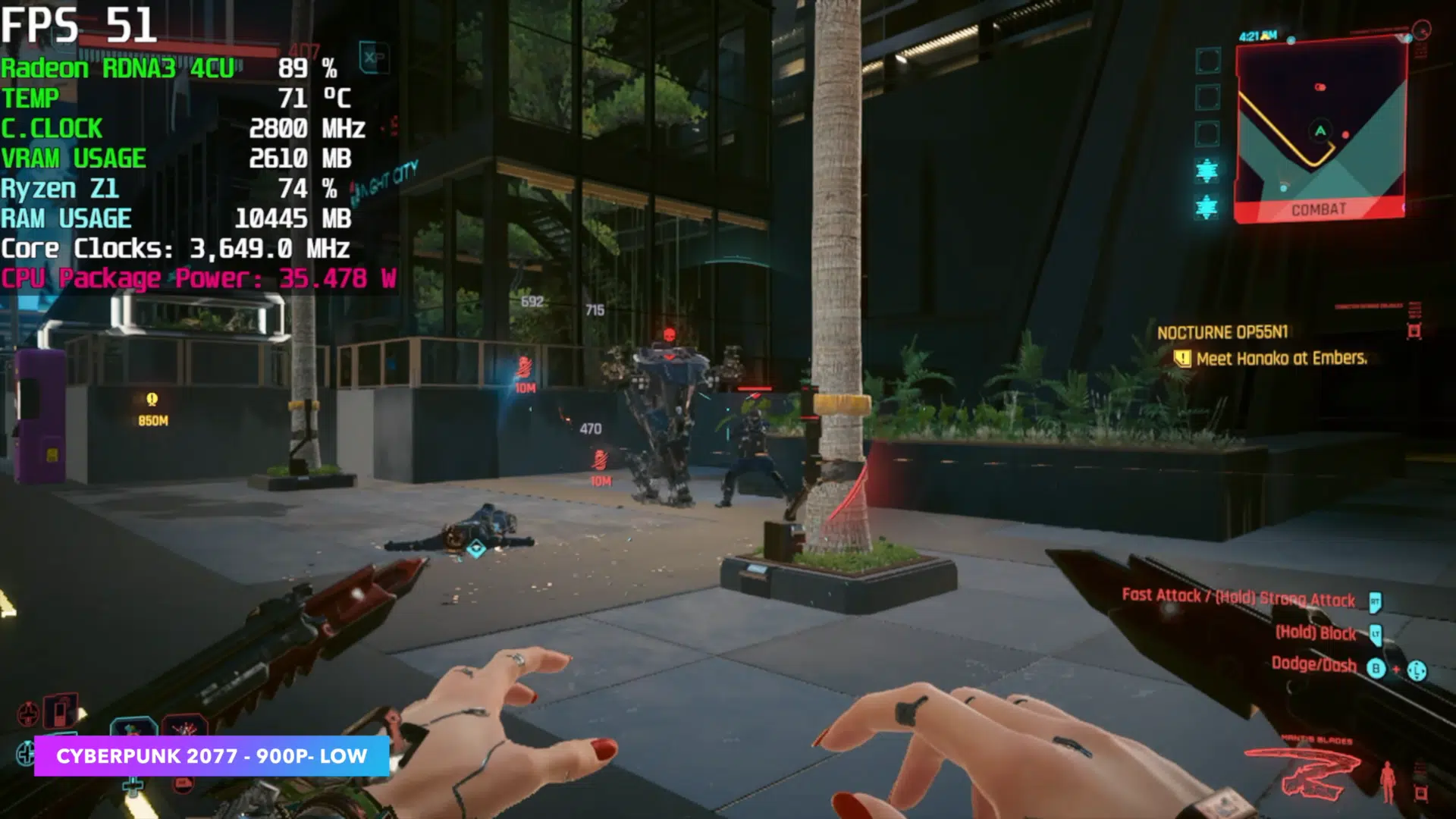Toggle the second cyan buff indicator below it
This screenshot has width=1456, height=819.
(x=1207, y=207)
